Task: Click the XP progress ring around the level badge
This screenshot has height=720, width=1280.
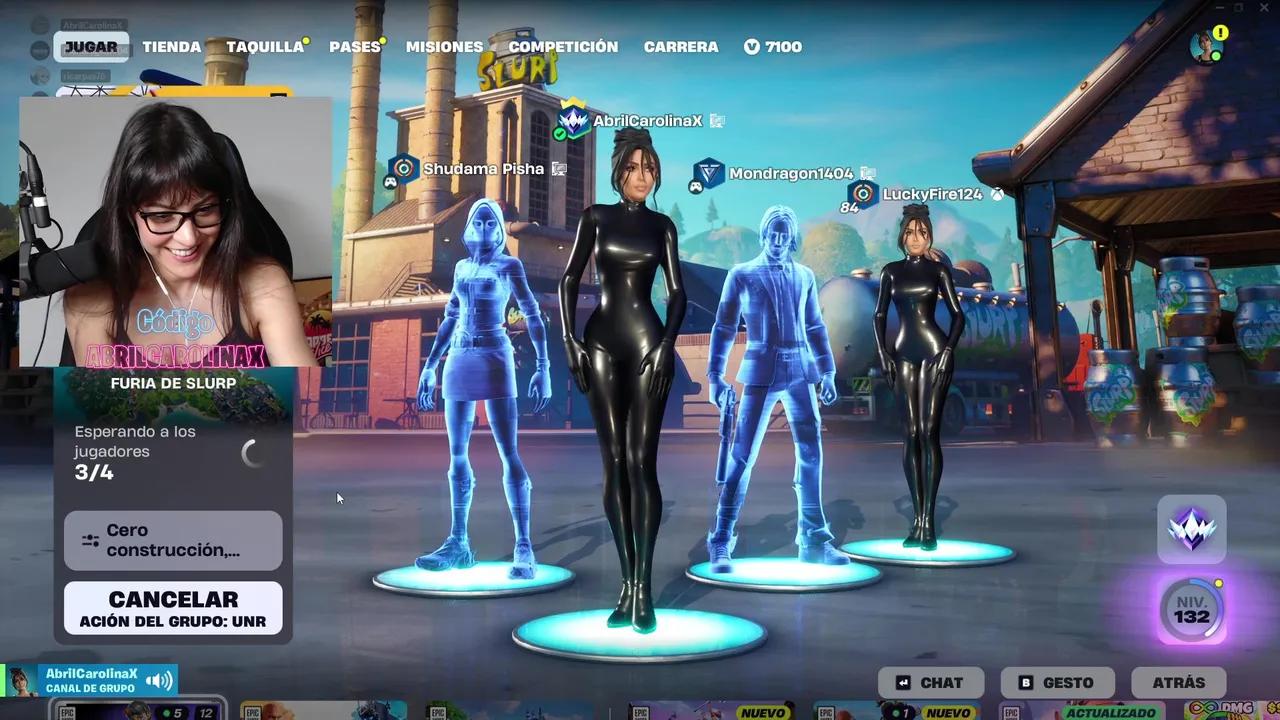Action: pyautogui.click(x=1212, y=592)
